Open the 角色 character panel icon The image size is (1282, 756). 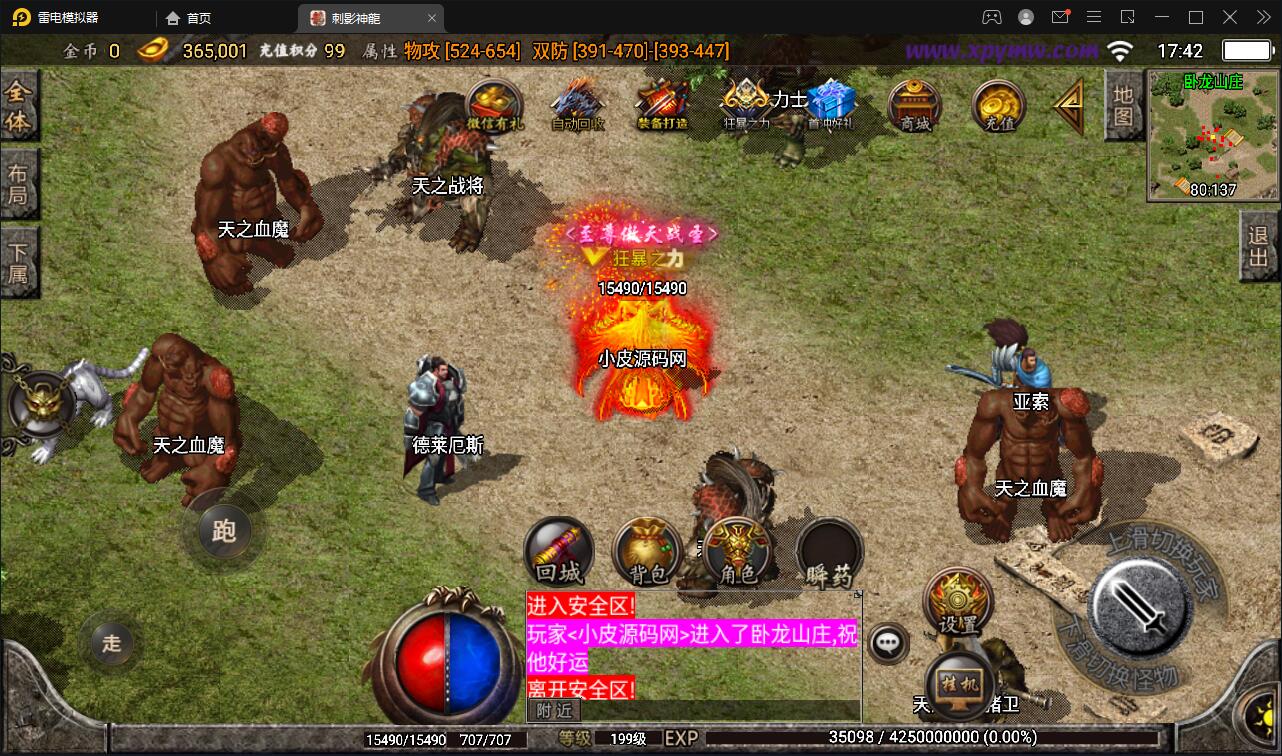point(737,551)
